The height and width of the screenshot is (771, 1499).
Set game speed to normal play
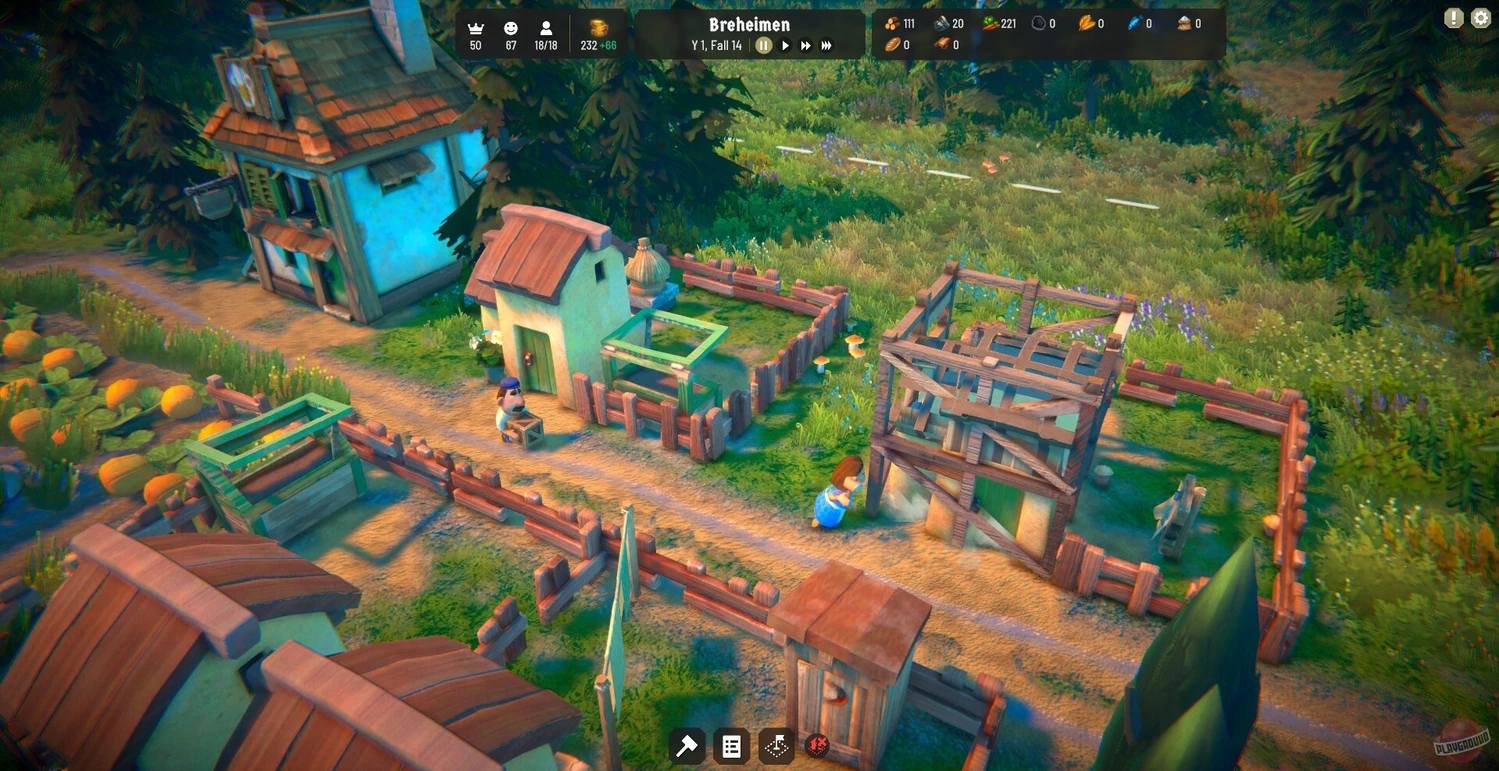[785, 45]
